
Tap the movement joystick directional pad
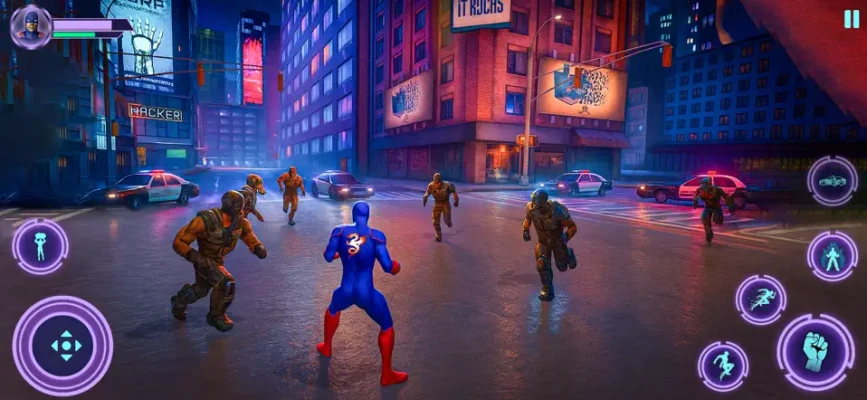click(x=63, y=345)
